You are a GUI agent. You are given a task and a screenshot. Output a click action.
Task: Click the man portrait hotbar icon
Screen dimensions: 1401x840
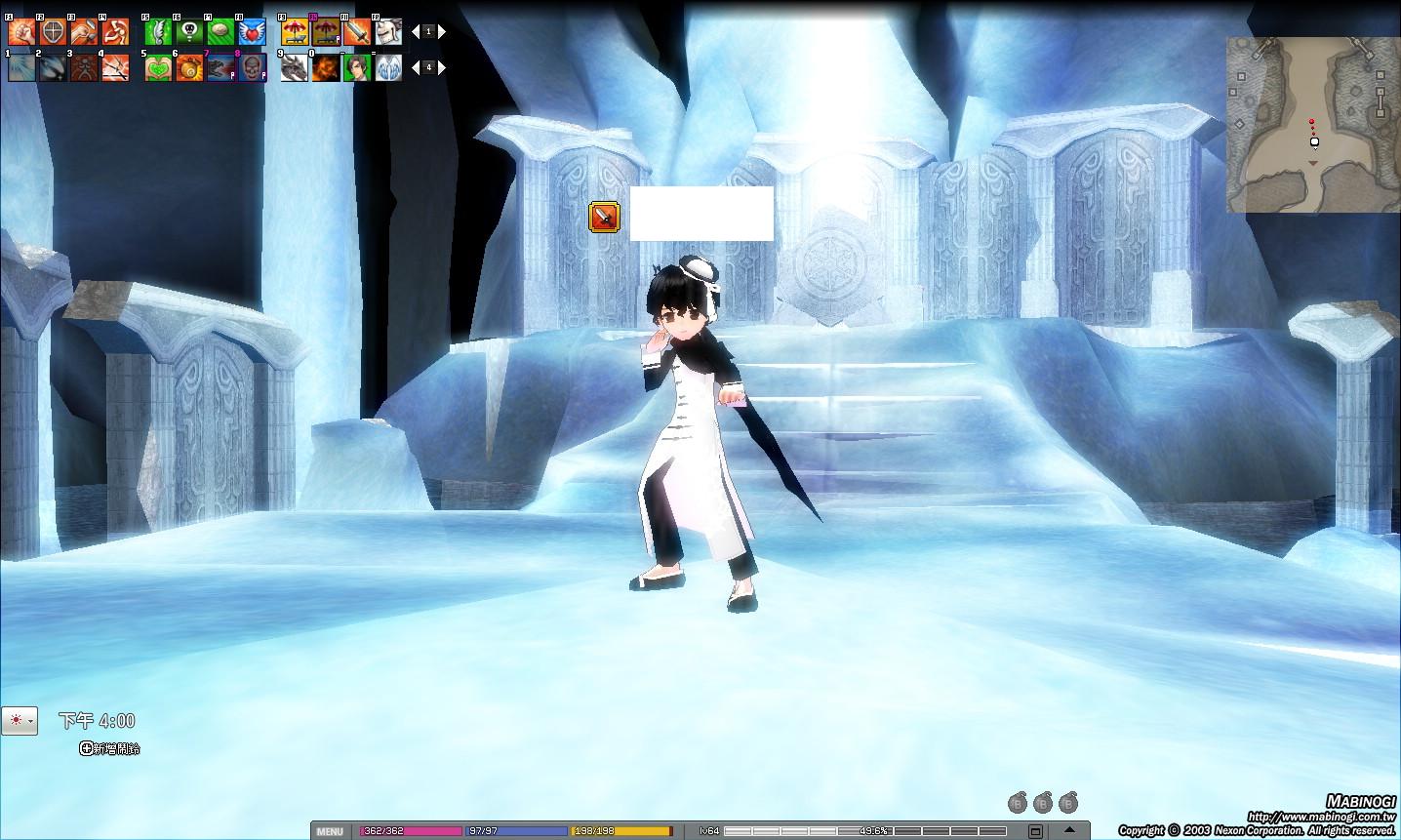click(357, 67)
